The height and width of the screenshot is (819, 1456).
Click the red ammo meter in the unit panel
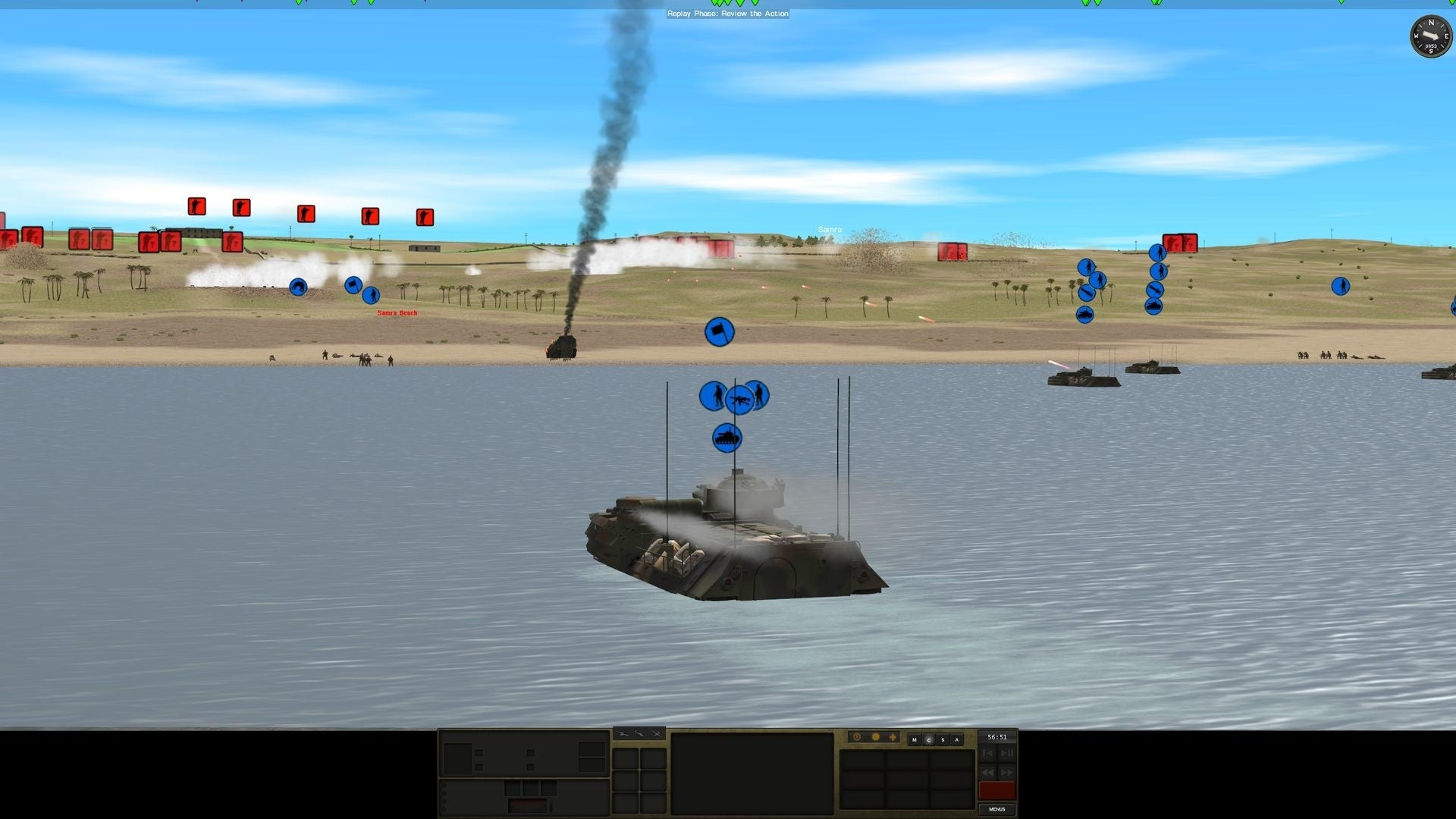pyautogui.click(x=996, y=790)
